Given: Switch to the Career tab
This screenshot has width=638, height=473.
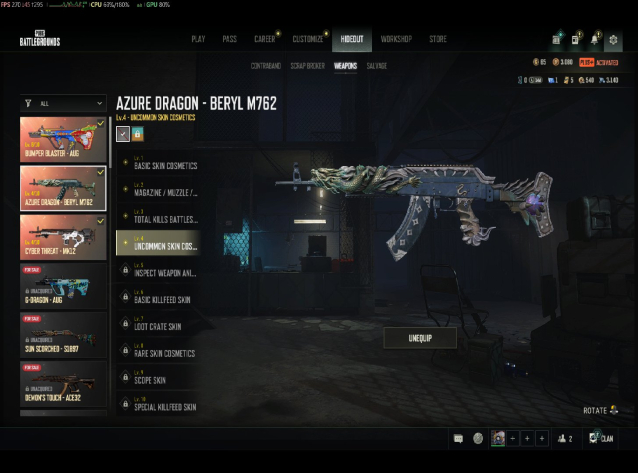Looking at the screenshot, I should pos(265,39).
